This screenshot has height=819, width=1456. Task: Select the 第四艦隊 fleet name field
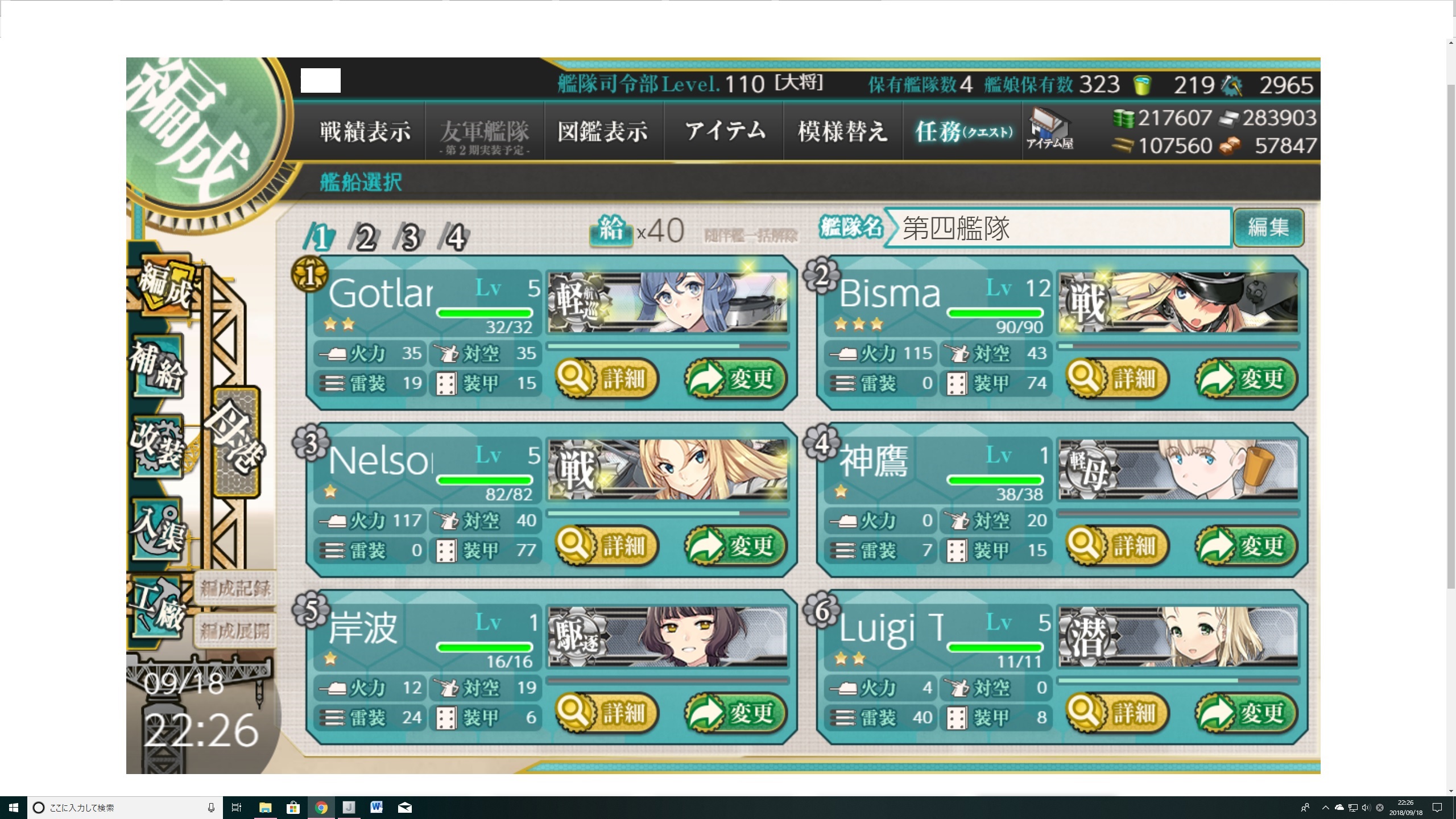(x=1058, y=228)
